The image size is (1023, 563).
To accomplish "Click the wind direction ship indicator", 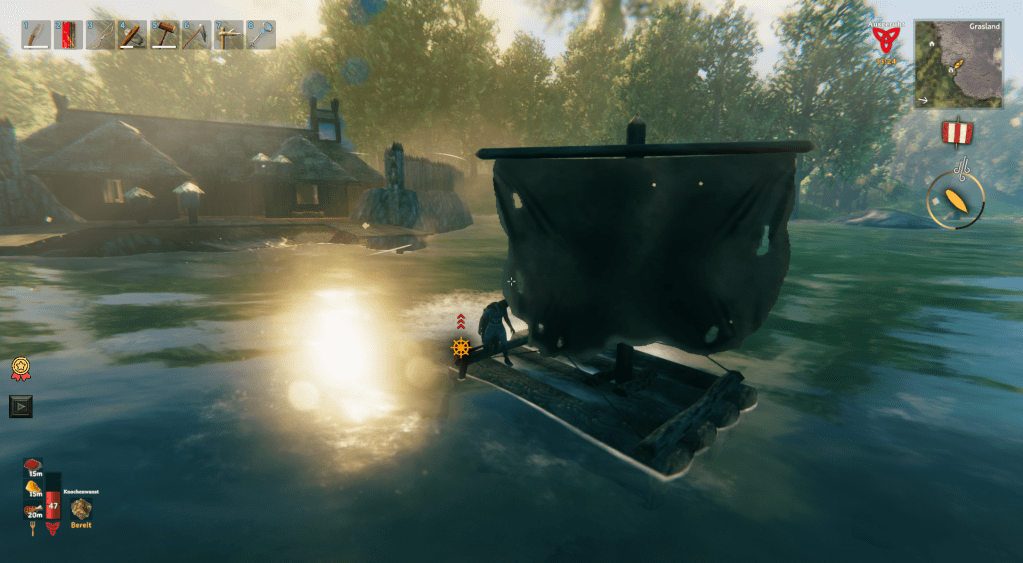I will click(x=956, y=199).
